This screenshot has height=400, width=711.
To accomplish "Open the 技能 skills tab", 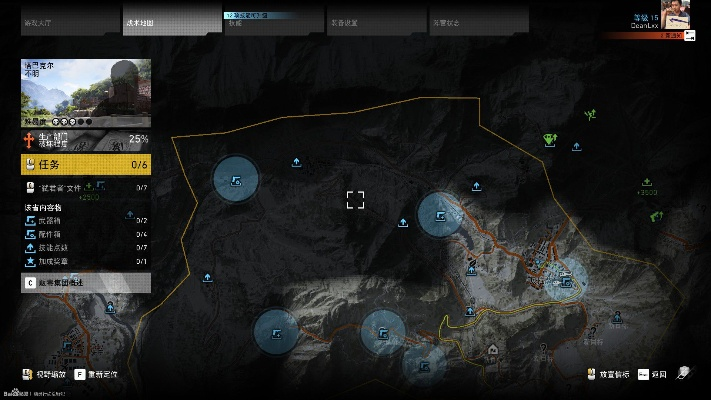I will 272,21.
